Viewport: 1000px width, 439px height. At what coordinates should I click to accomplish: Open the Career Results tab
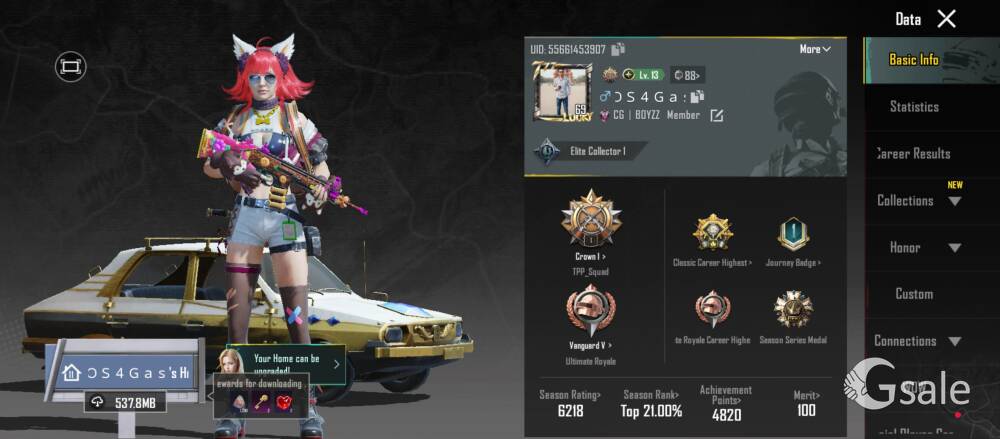914,153
